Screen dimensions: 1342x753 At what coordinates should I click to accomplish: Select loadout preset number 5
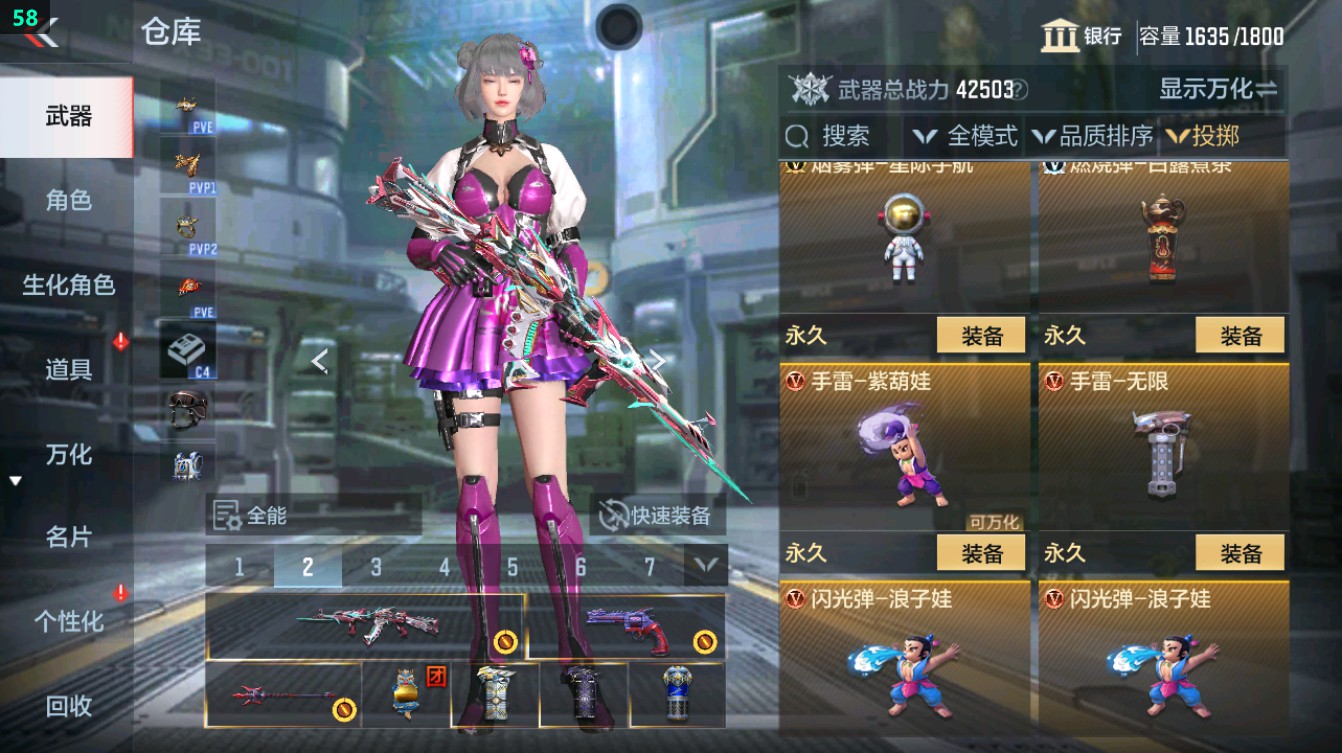[x=513, y=565]
